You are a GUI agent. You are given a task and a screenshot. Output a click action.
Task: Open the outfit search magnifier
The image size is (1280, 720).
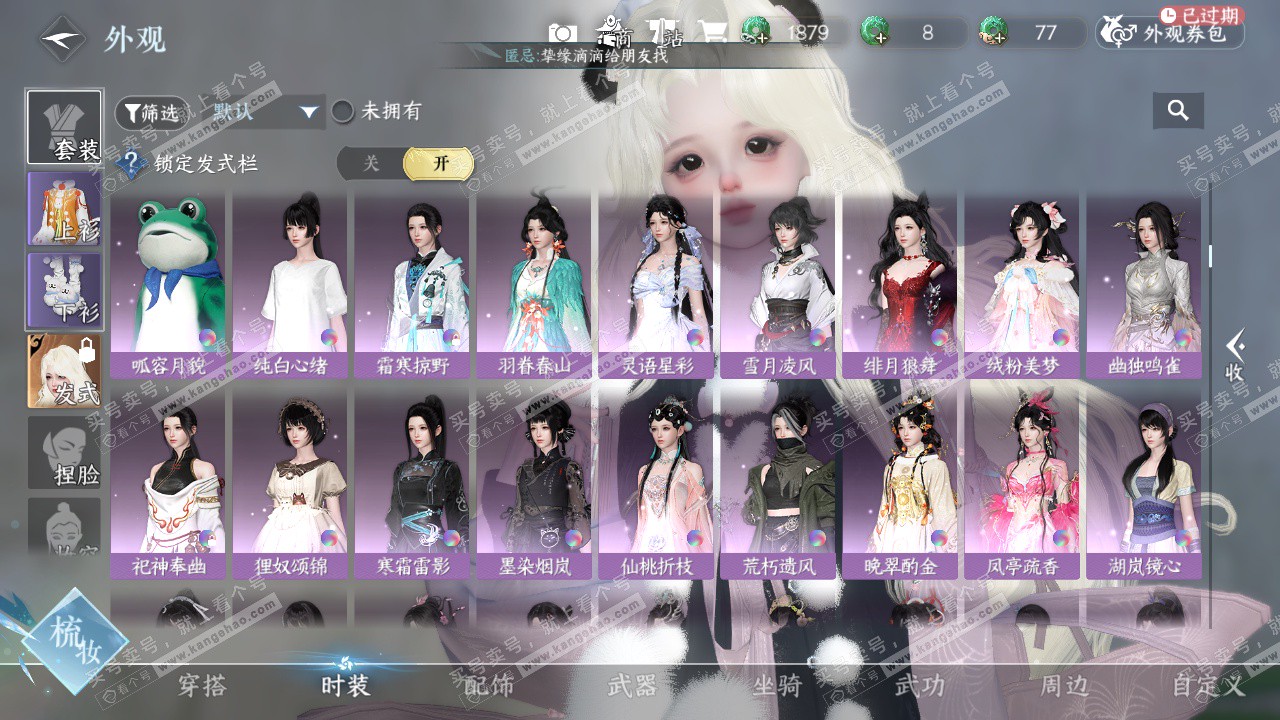coord(1178,111)
